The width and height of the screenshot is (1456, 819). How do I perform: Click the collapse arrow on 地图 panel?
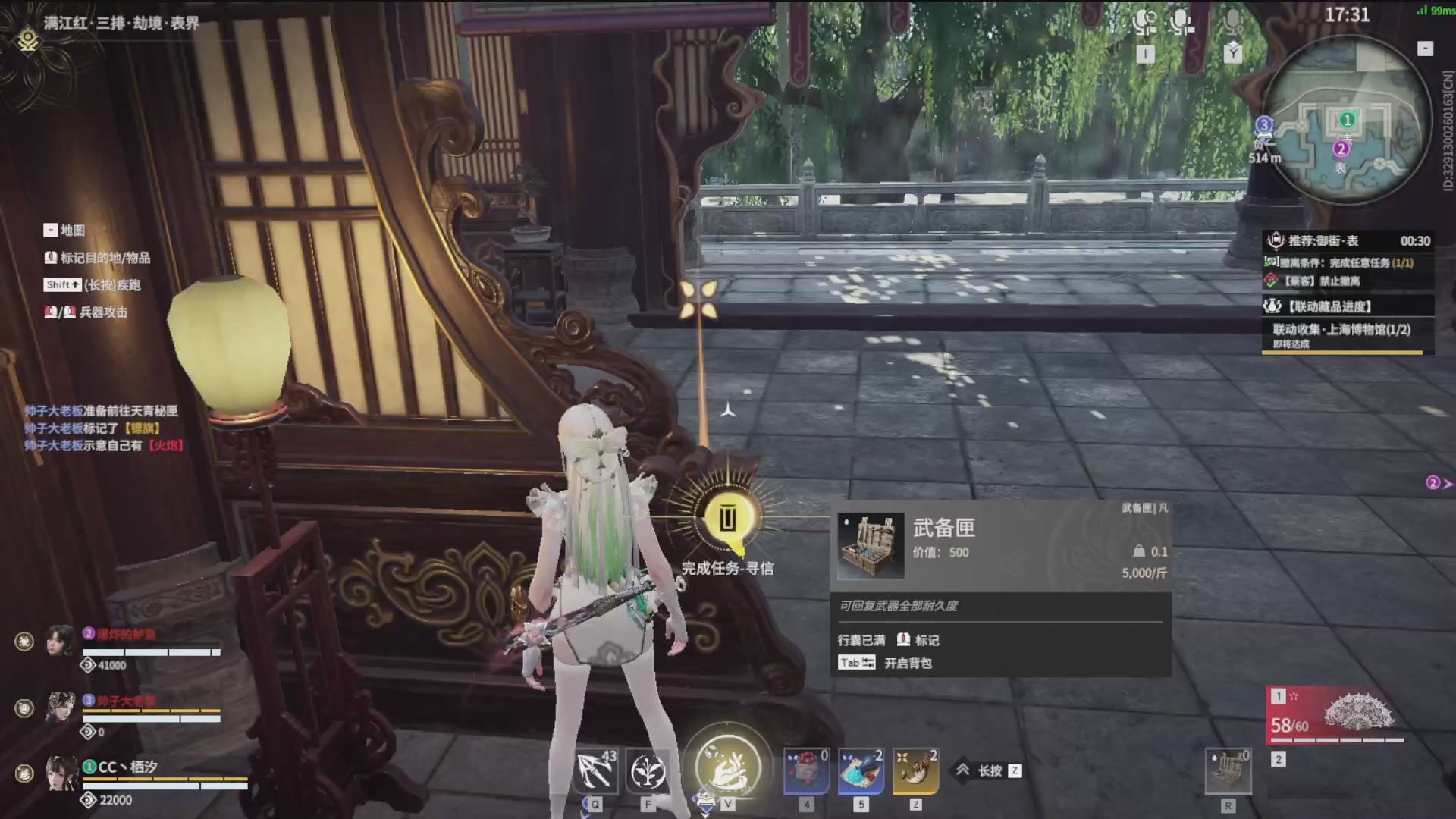pyautogui.click(x=50, y=230)
